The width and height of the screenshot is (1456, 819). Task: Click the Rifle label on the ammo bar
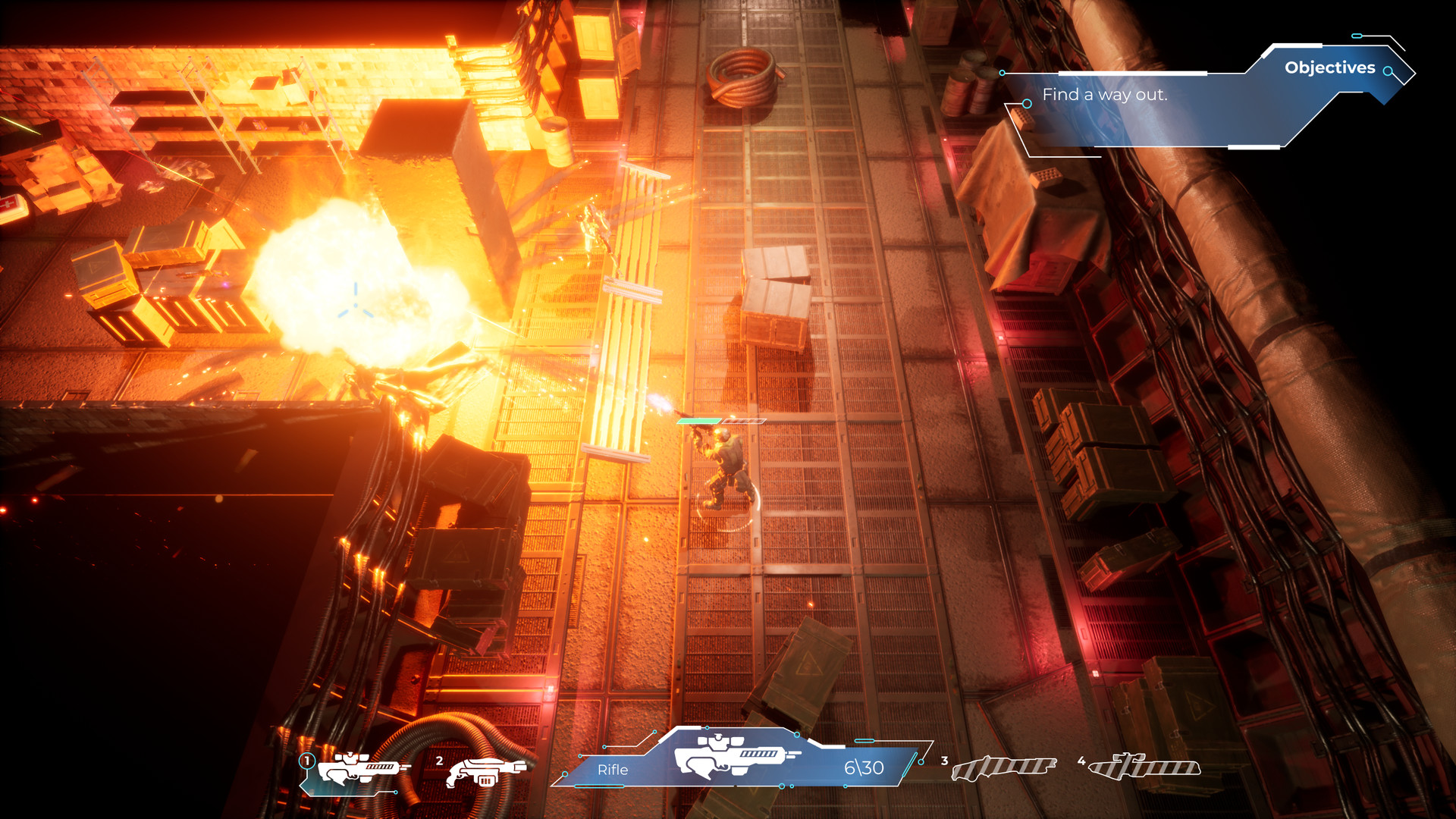[x=613, y=770]
